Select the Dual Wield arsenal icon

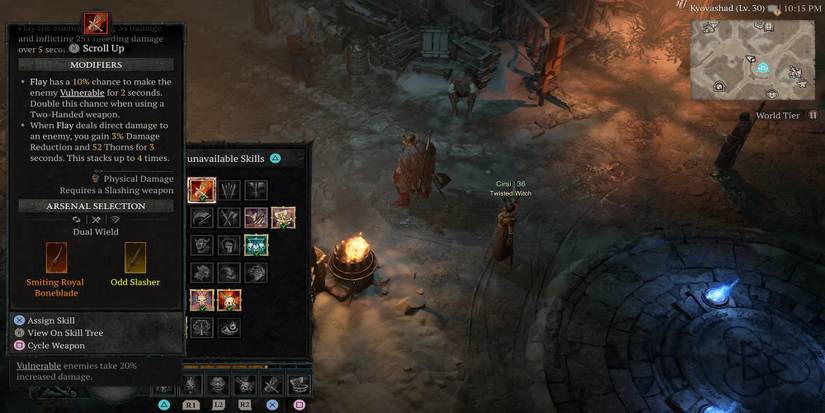[96, 219]
